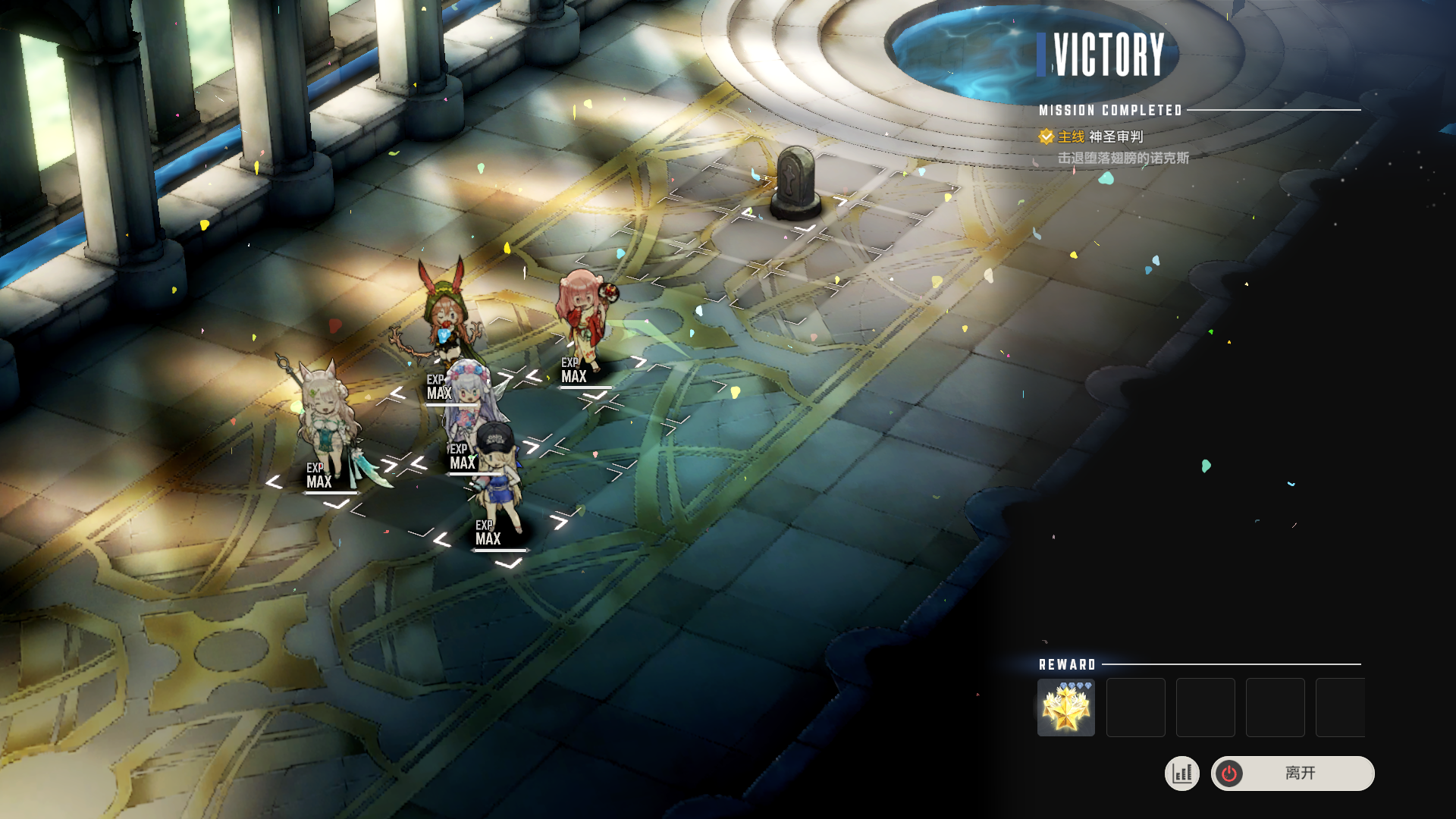Viewport: 1456px width, 819px height.
Task: View the 主线 神圣审判 mission objective
Action: point(1100,137)
